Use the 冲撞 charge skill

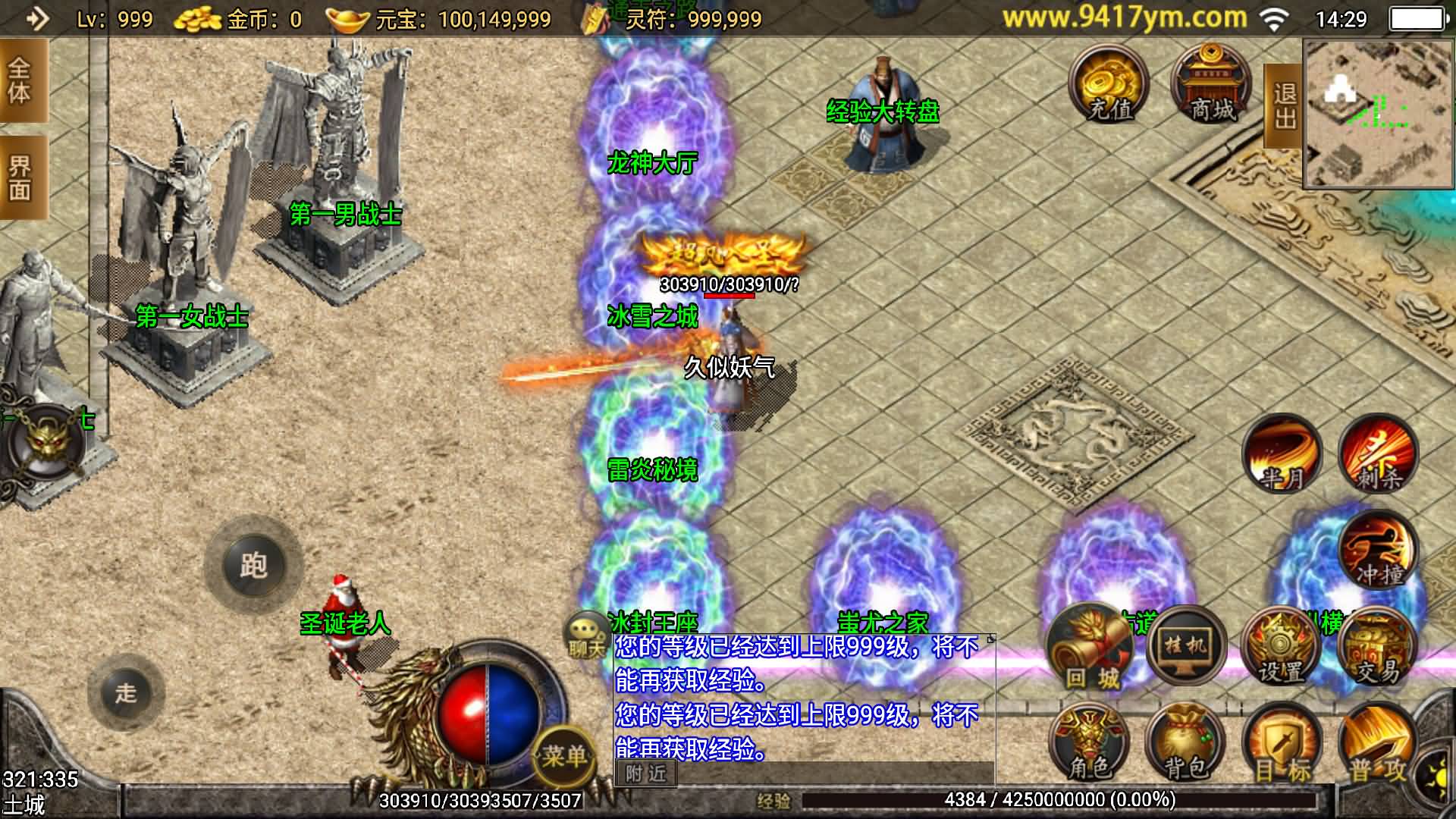point(1377,552)
